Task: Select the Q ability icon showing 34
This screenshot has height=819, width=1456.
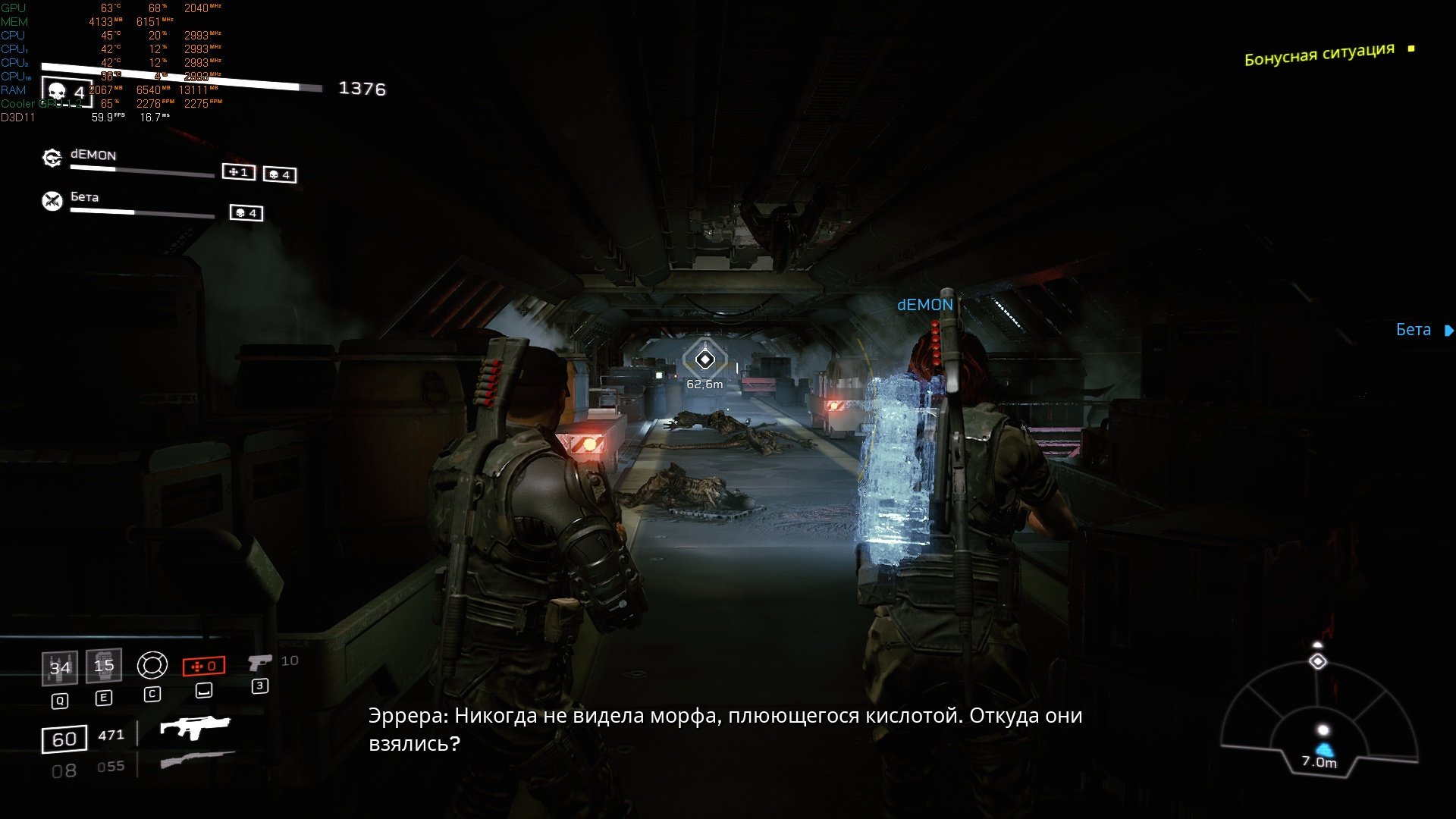Action: tap(59, 667)
